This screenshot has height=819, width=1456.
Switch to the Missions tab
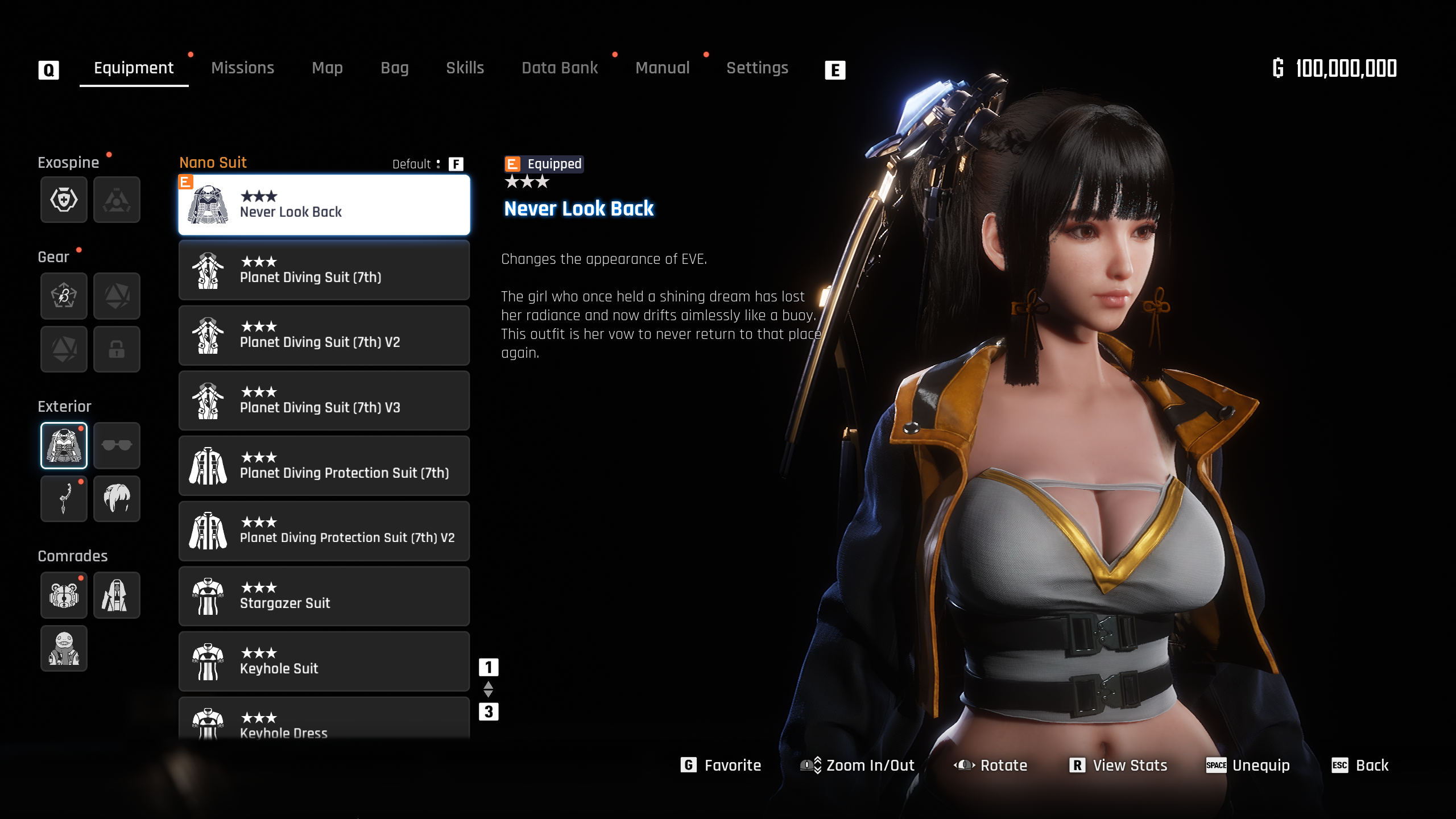[x=242, y=68]
